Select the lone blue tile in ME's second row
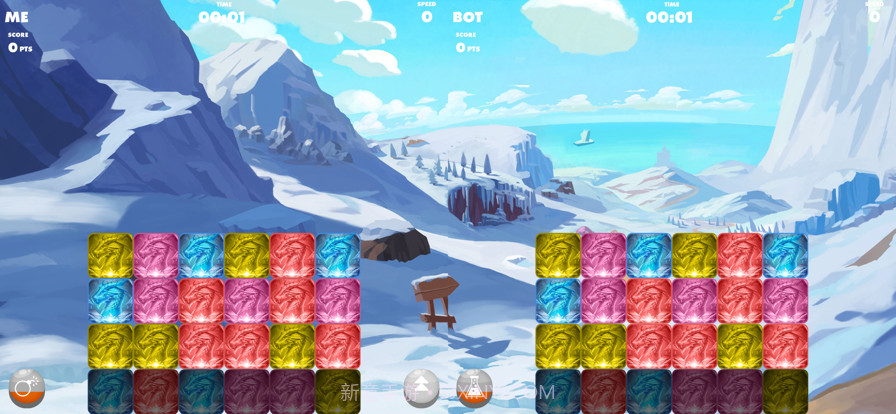This screenshot has width=896, height=414. tap(110, 300)
